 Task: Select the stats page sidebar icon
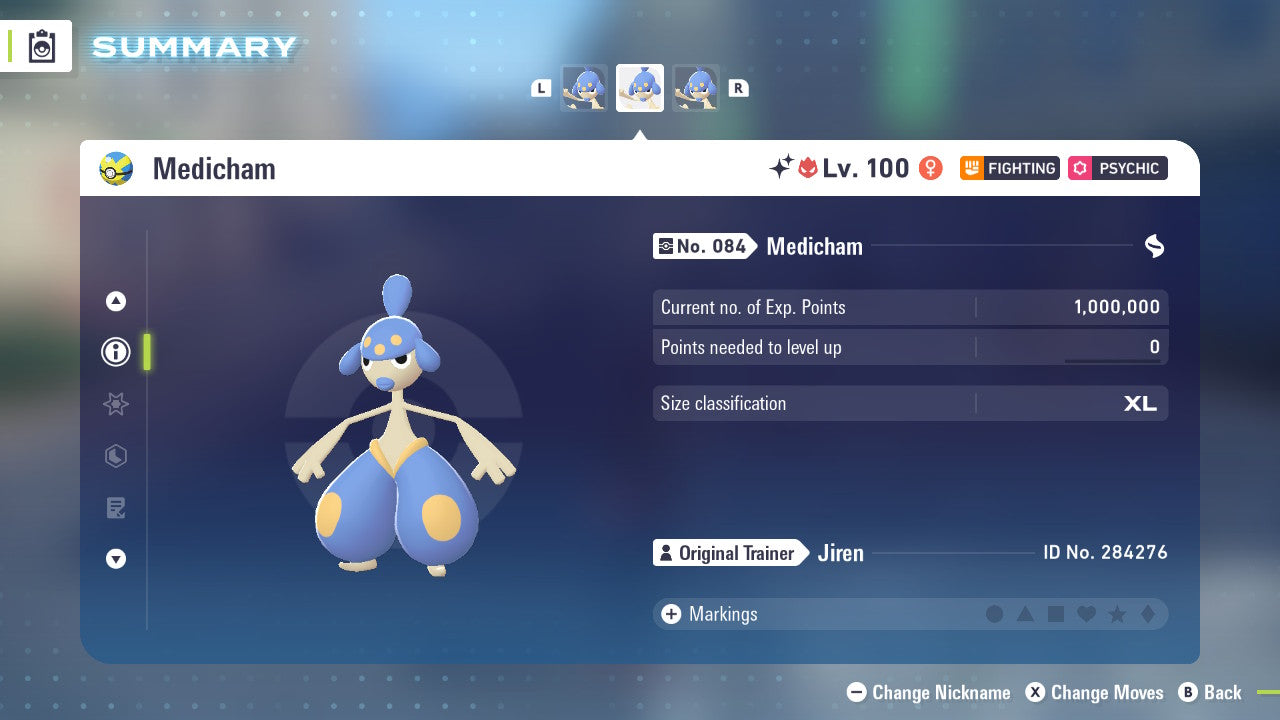pos(115,456)
